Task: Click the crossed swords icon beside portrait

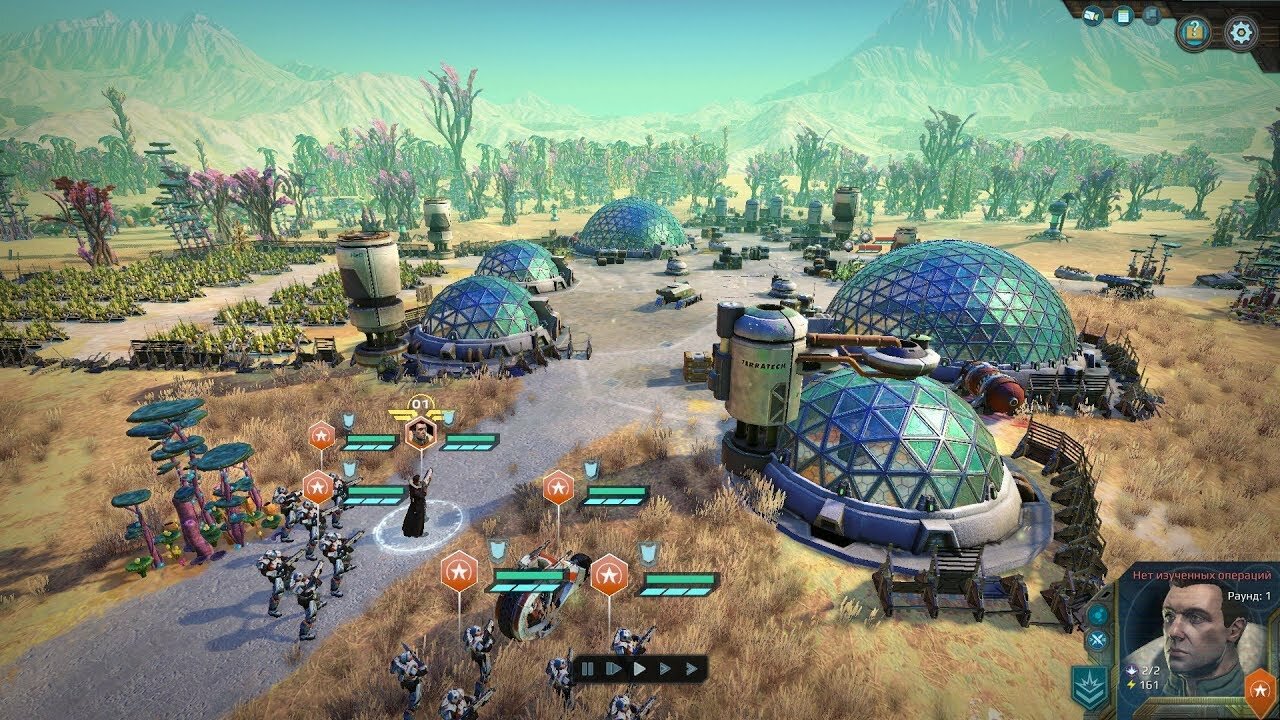Action: 1099,641
